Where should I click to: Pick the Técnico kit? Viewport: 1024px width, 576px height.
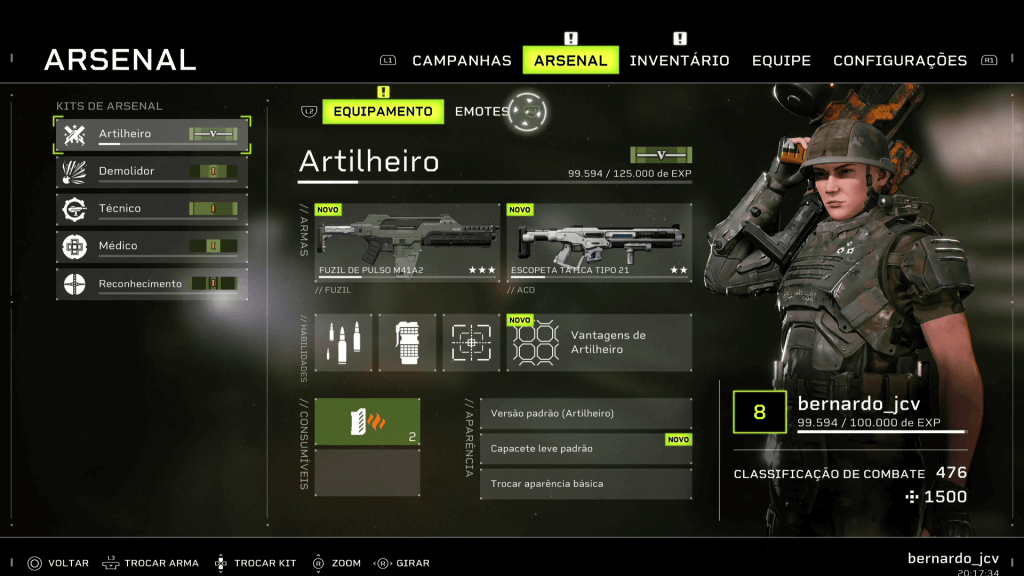(152, 209)
